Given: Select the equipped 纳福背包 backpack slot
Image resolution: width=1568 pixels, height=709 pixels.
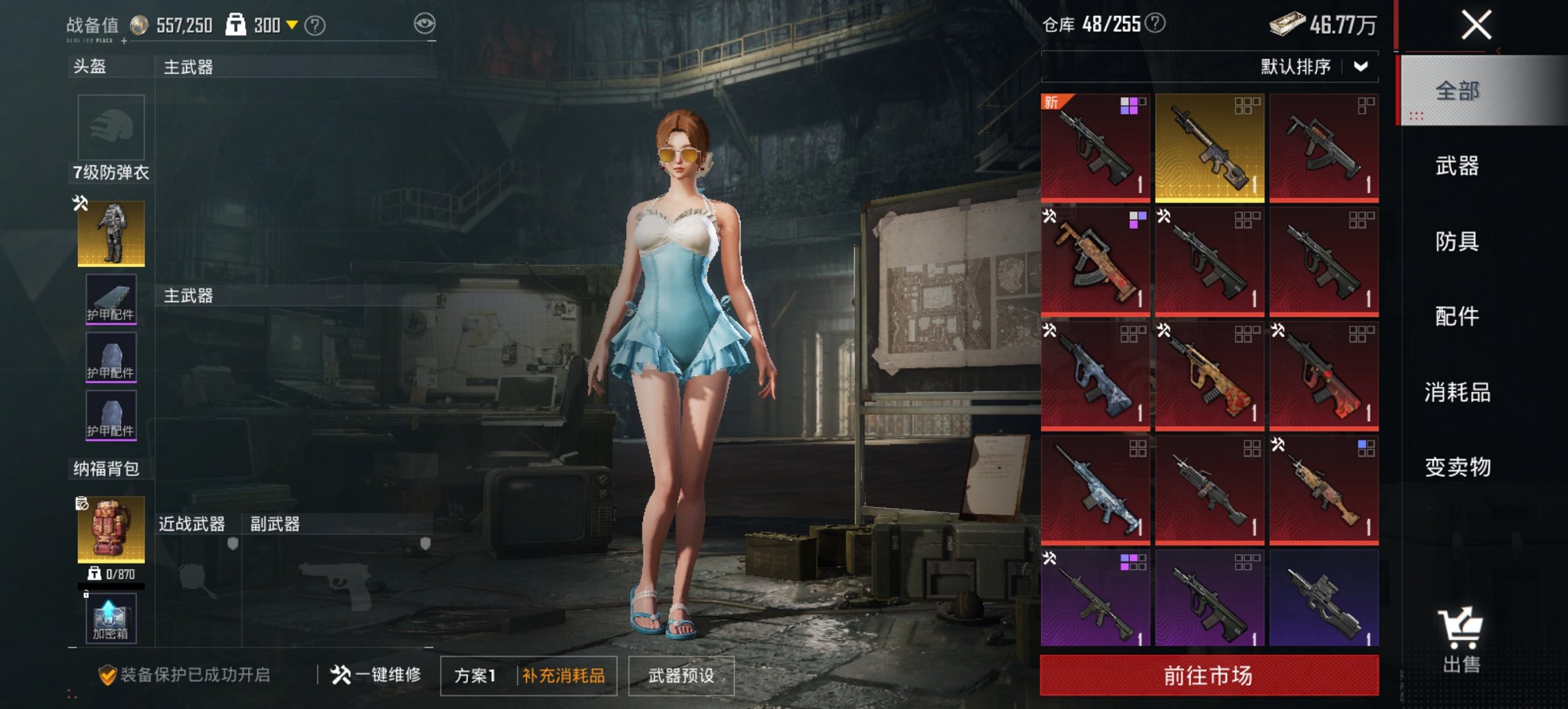Looking at the screenshot, I should click(111, 529).
